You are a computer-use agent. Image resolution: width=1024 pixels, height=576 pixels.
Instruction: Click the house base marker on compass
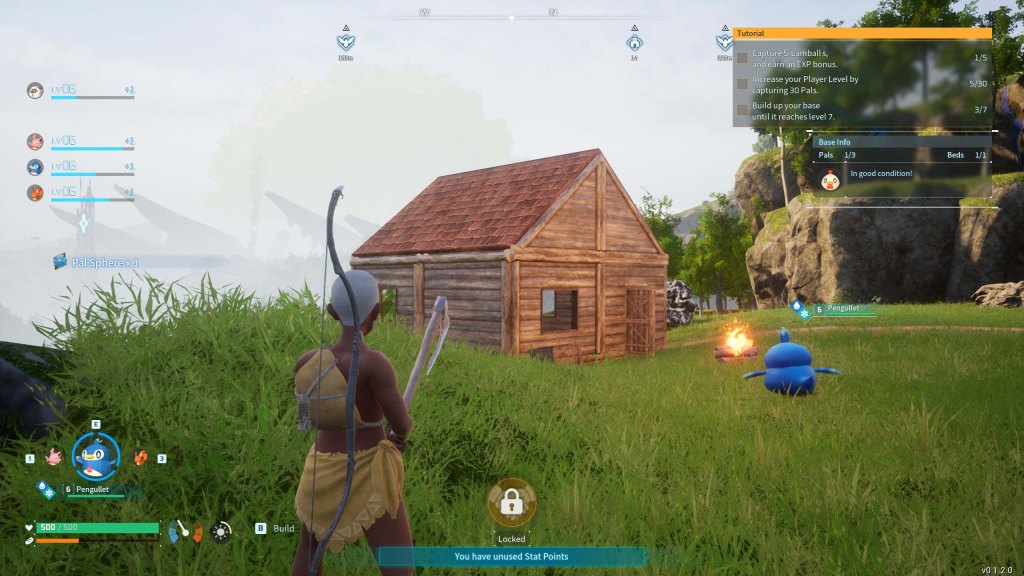pyautogui.click(x=634, y=42)
